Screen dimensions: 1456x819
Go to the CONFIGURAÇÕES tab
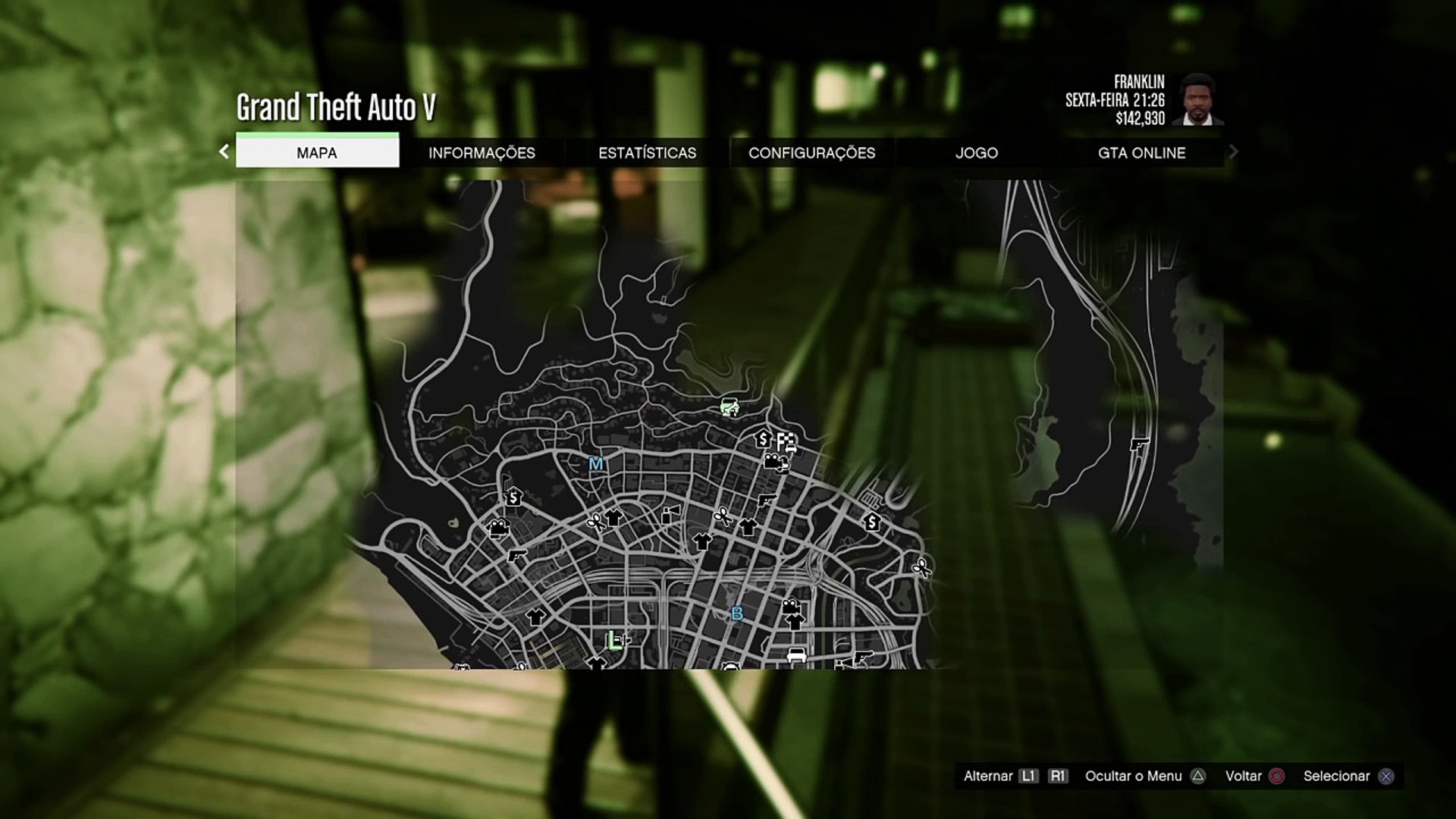811,152
